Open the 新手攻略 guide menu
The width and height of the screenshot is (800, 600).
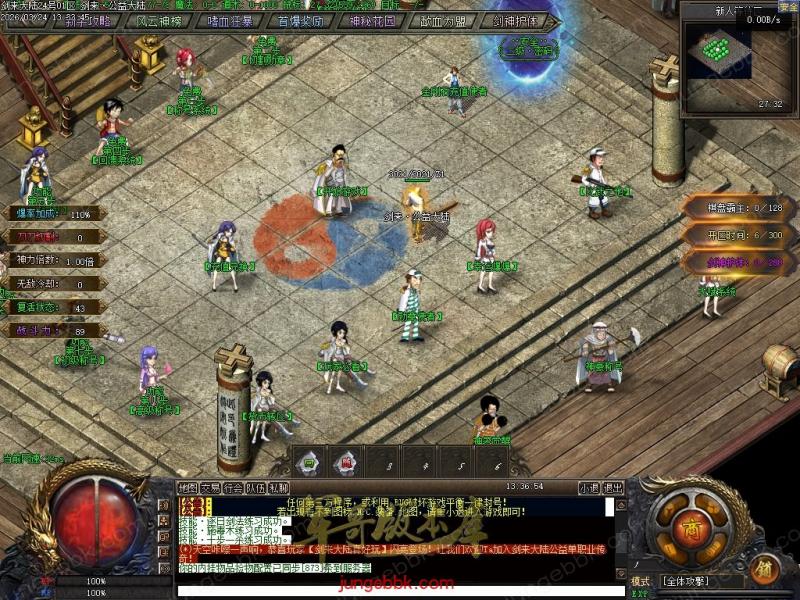point(90,19)
